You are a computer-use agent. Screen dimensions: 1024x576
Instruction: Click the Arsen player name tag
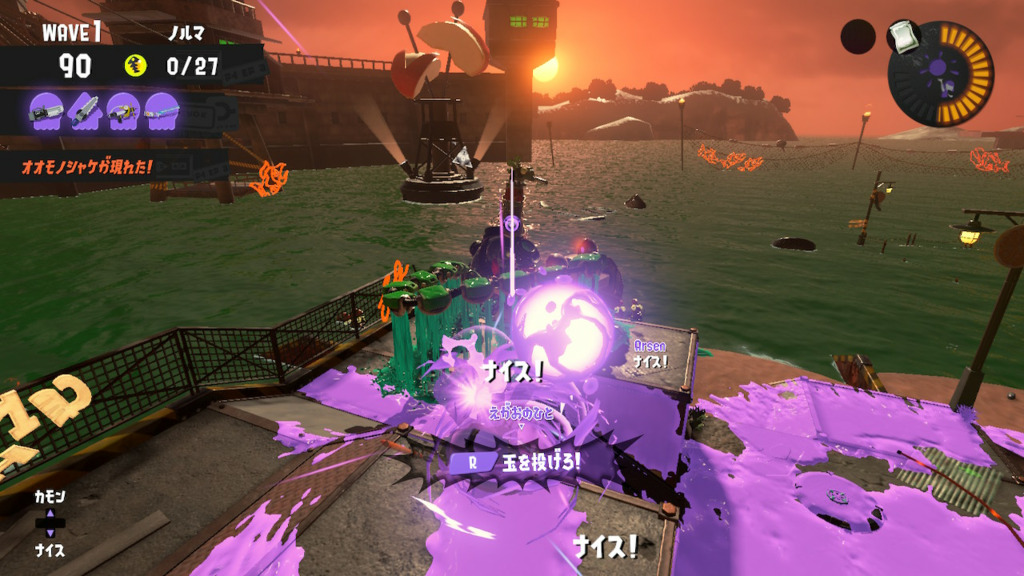pyautogui.click(x=649, y=345)
